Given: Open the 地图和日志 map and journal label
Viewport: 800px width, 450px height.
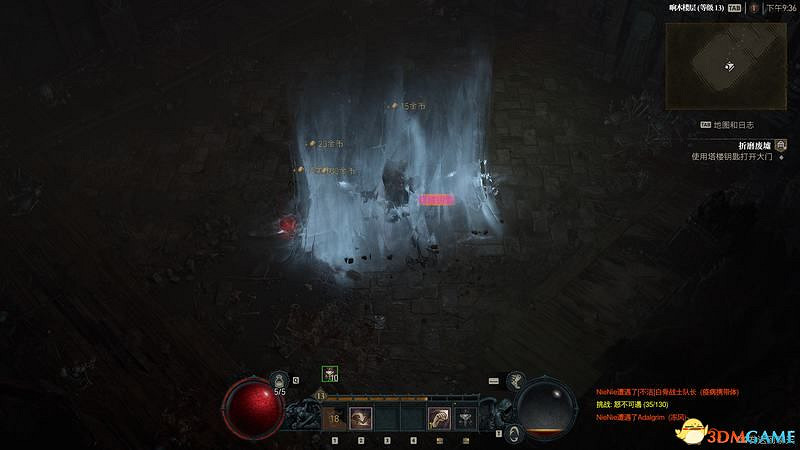Looking at the screenshot, I should [x=734, y=125].
